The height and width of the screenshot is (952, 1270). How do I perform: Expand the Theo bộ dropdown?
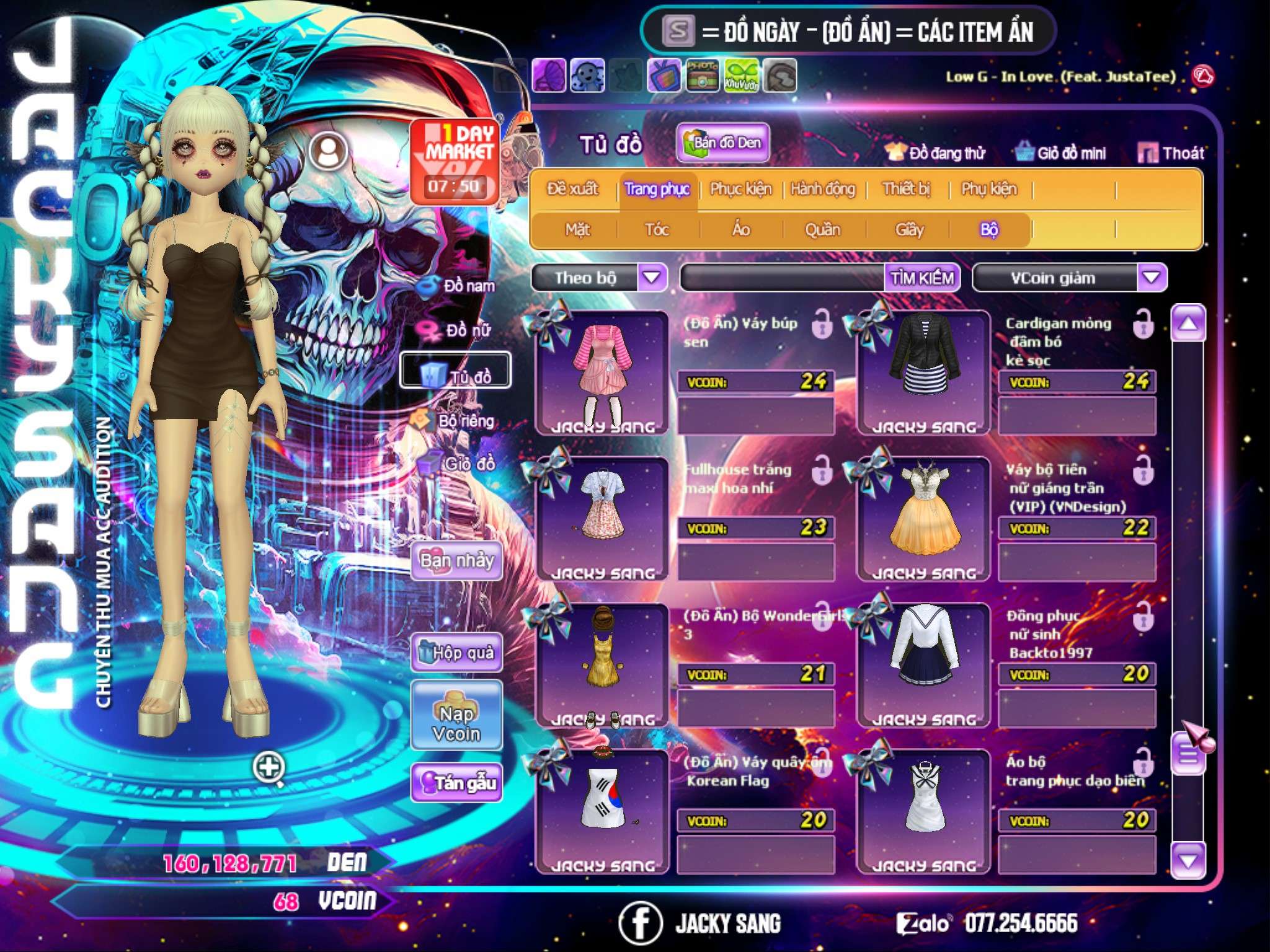click(652, 278)
